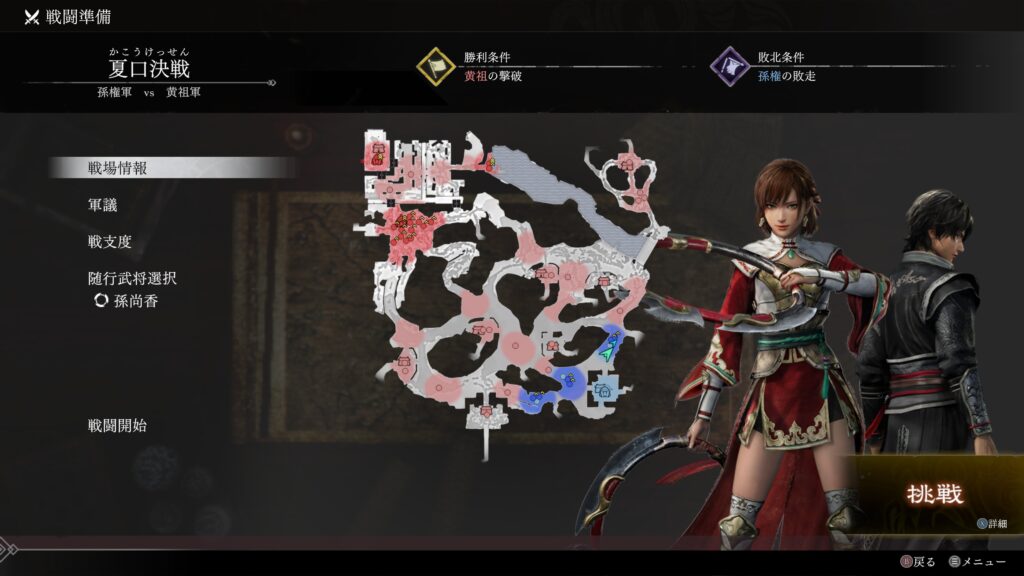The image size is (1024, 576).
Task: Select the 戦場情報 menu entry
Action: [118, 168]
